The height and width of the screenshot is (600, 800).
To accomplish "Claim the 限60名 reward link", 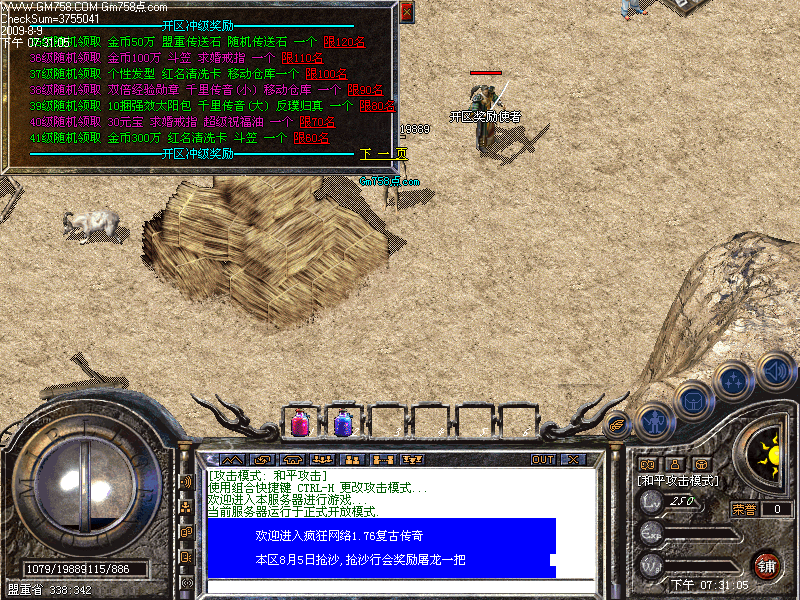I will (311, 138).
